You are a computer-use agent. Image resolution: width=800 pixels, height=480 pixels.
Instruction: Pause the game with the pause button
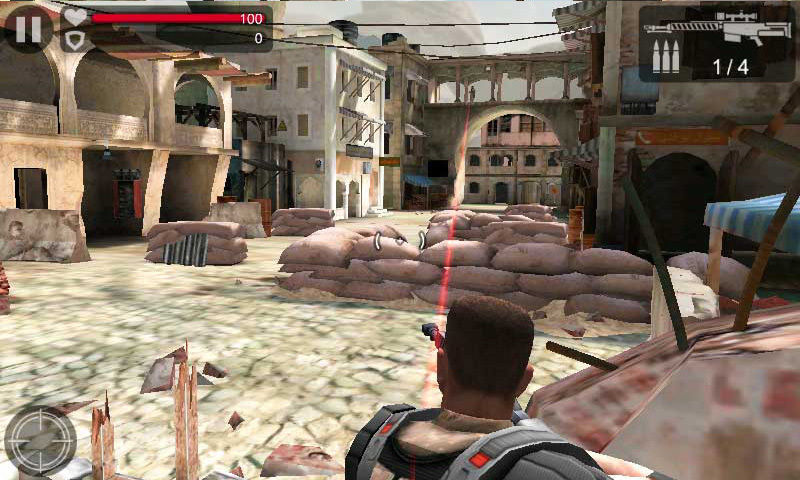[x=29, y=29]
